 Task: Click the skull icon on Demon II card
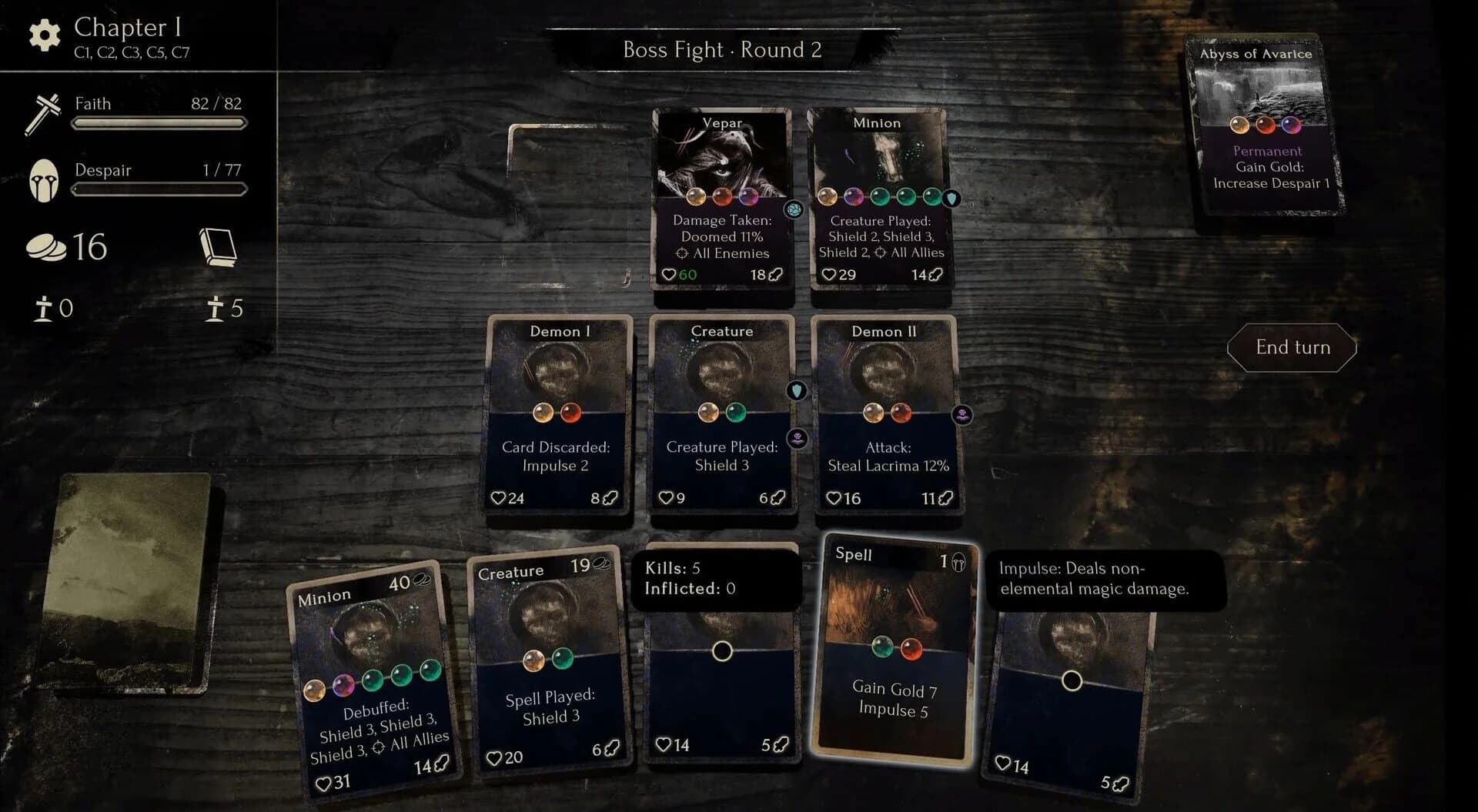pyautogui.click(x=962, y=413)
